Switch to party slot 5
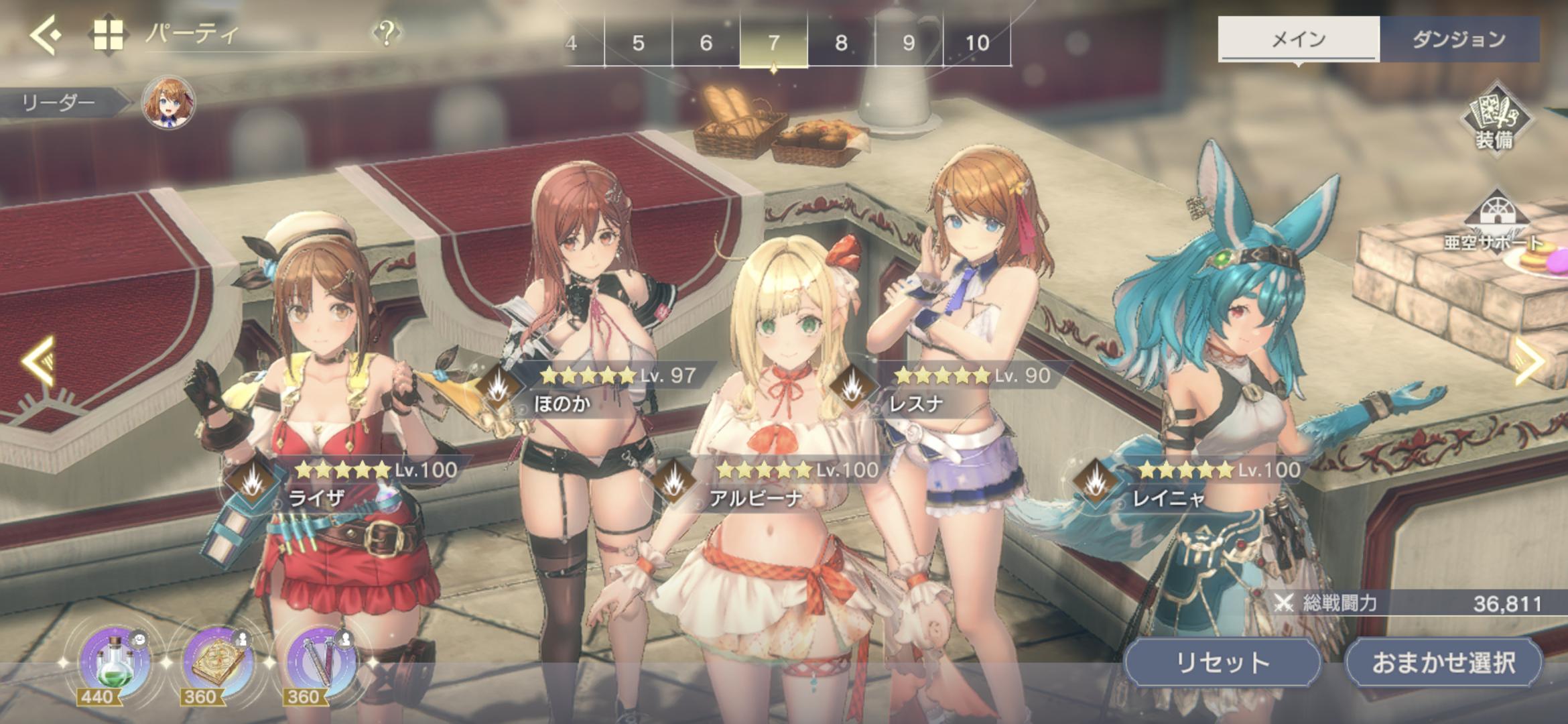This screenshot has width=1568, height=724. [x=638, y=43]
